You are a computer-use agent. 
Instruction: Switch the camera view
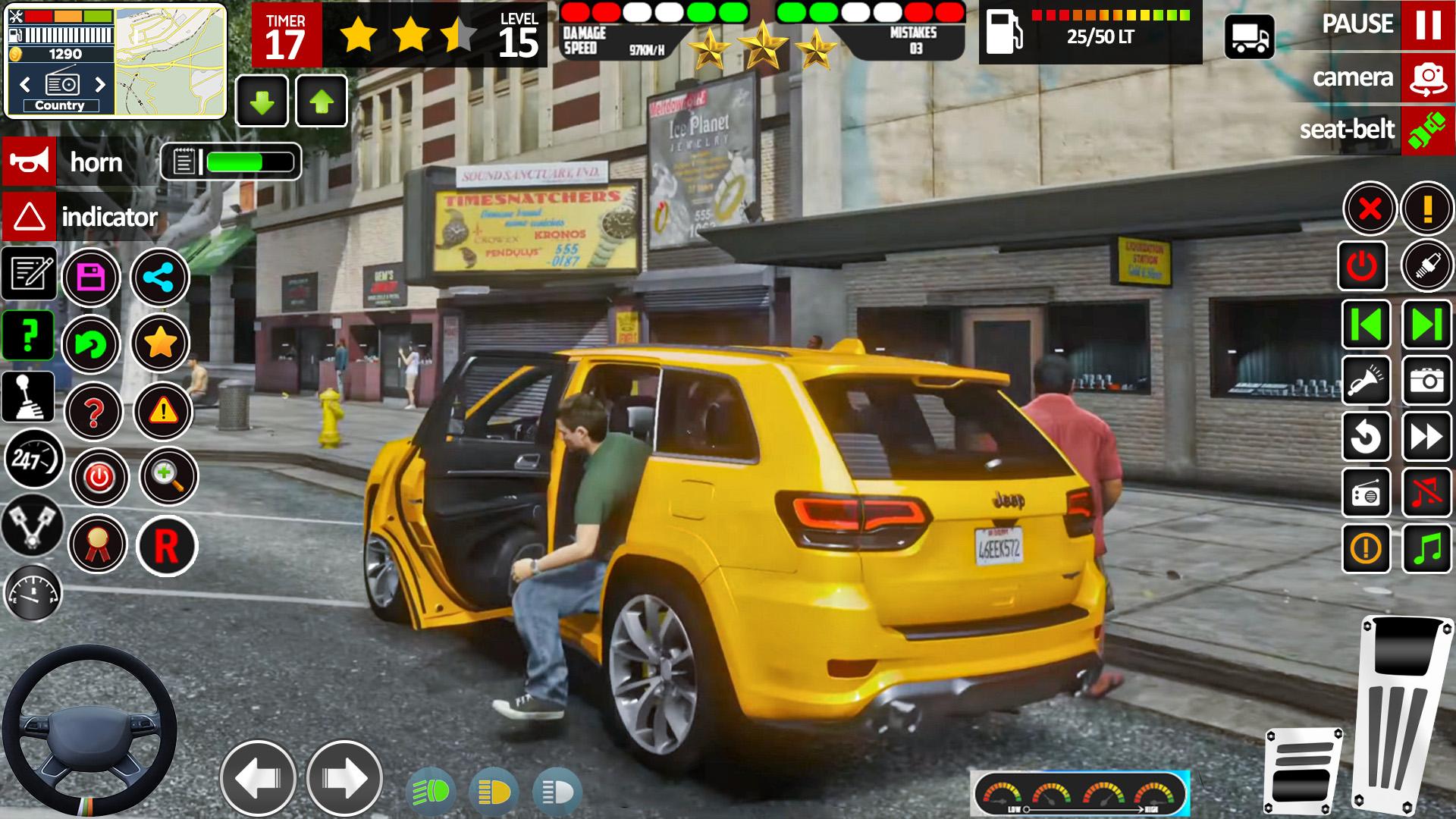1427,77
